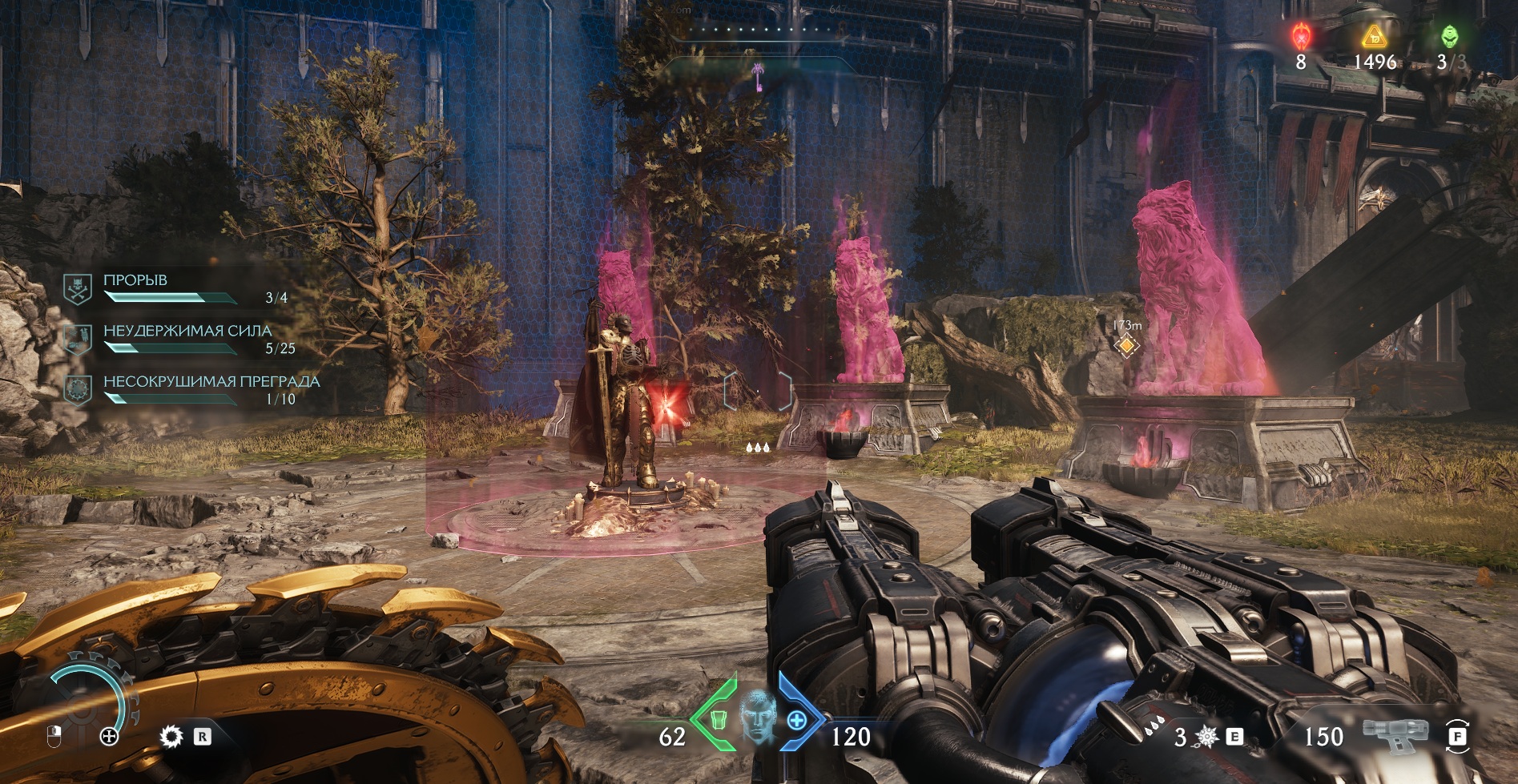Click the crosshair circle icon
1518x784 pixels.
click(109, 737)
